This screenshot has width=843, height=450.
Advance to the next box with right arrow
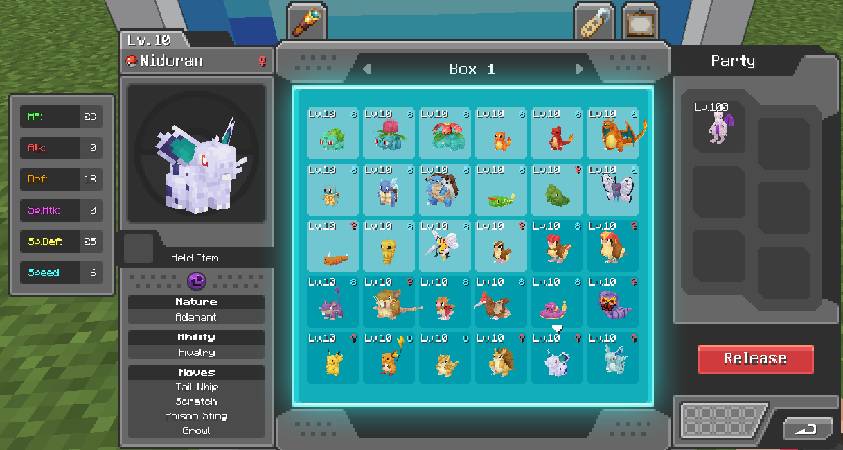click(x=579, y=69)
